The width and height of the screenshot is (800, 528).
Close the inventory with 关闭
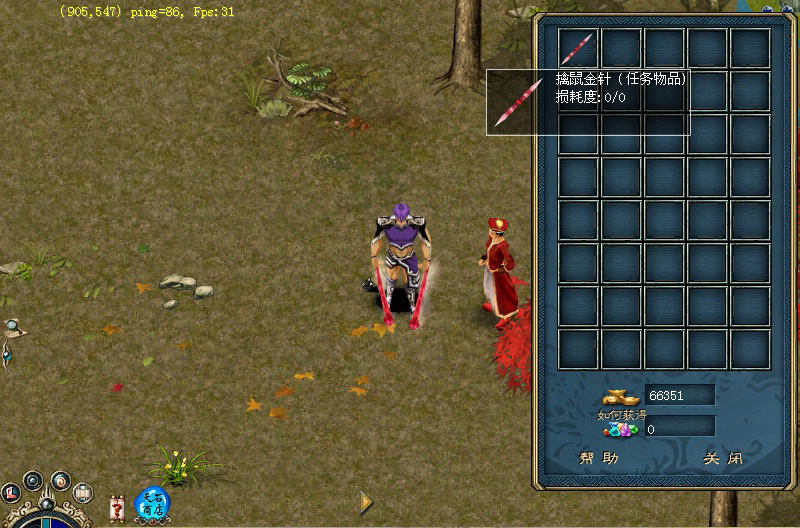pyautogui.click(x=723, y=459)
